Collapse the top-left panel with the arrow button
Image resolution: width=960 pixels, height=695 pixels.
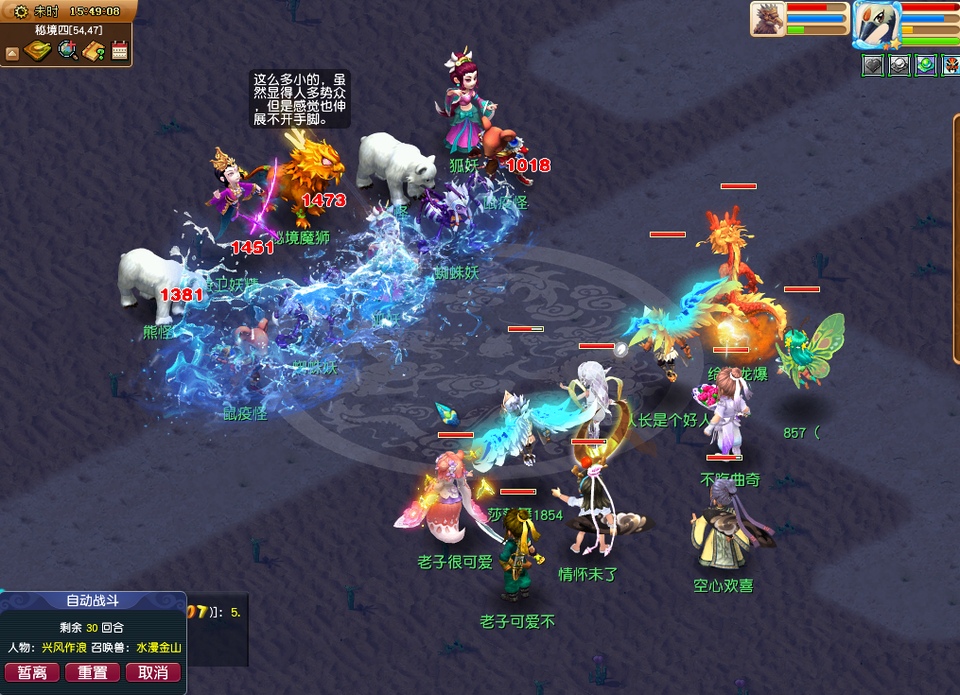point(12,51)
